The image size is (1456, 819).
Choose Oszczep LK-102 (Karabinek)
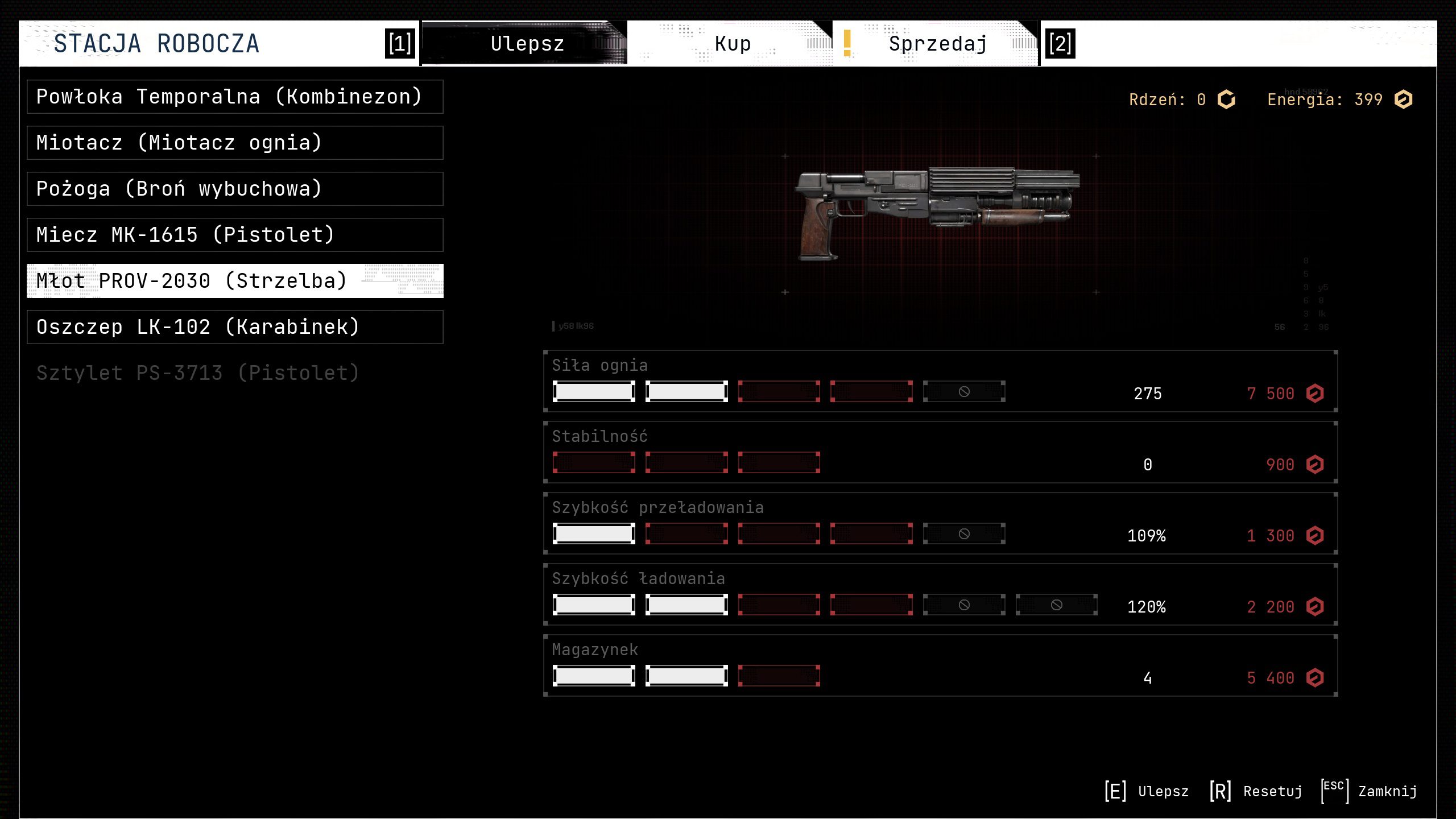pos(234,327)
